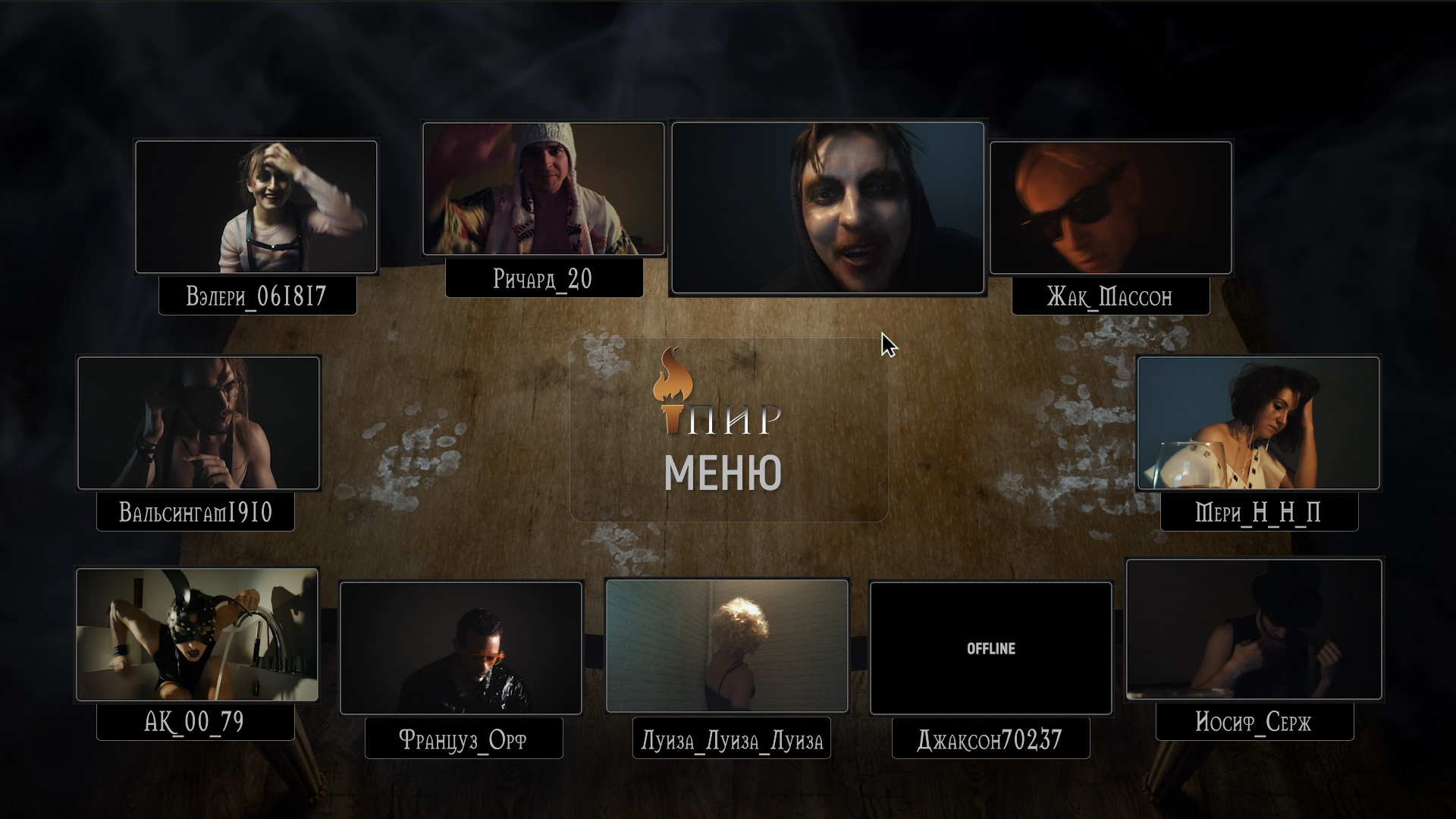Click the Луиза_Луиза_Луиза name plate
This screenshot has width=1456, height=819.
pyautogui.click(x=732, y=739)
